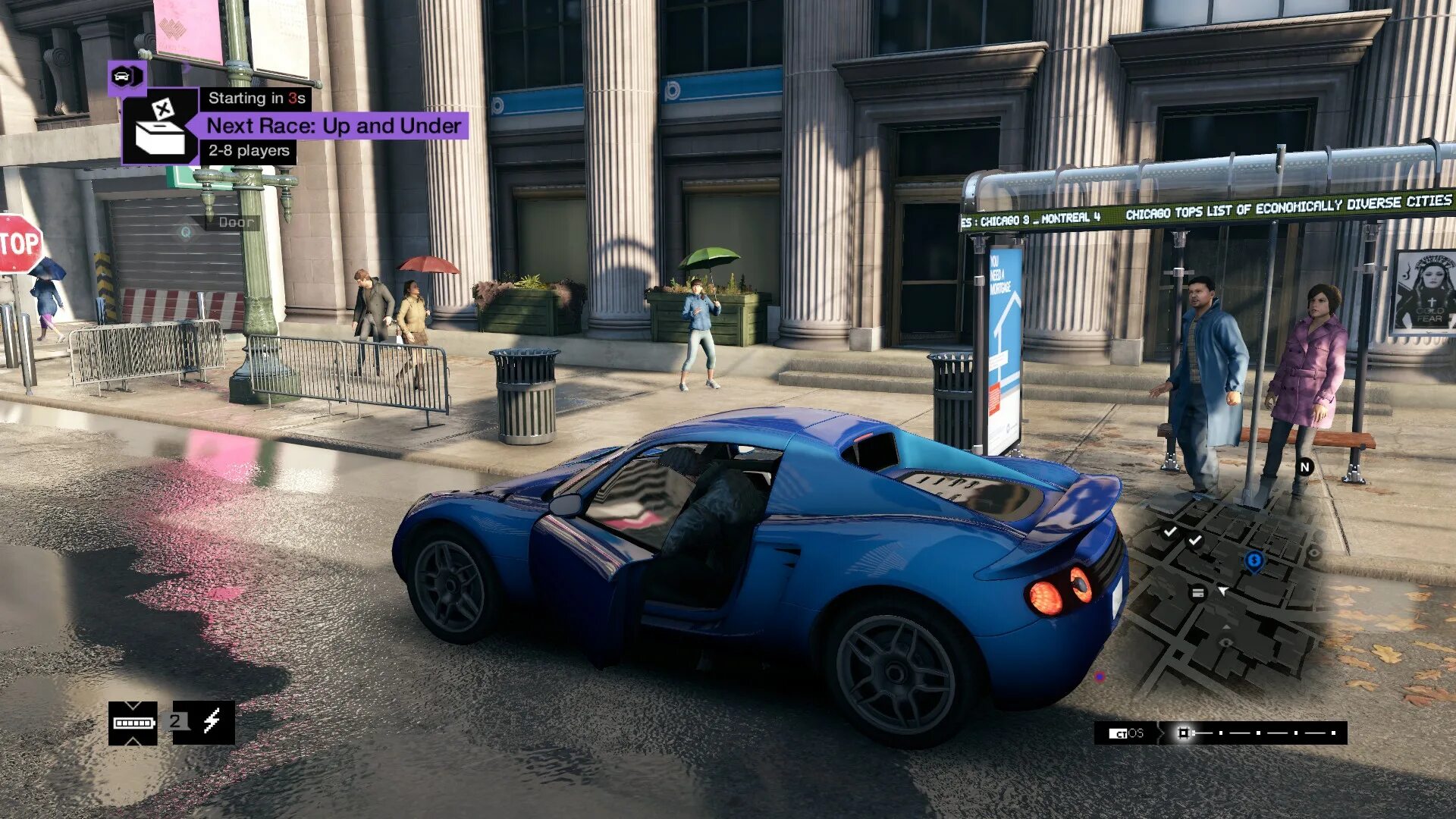Click the blue dollar marker on minimap

coord(1254,561)
